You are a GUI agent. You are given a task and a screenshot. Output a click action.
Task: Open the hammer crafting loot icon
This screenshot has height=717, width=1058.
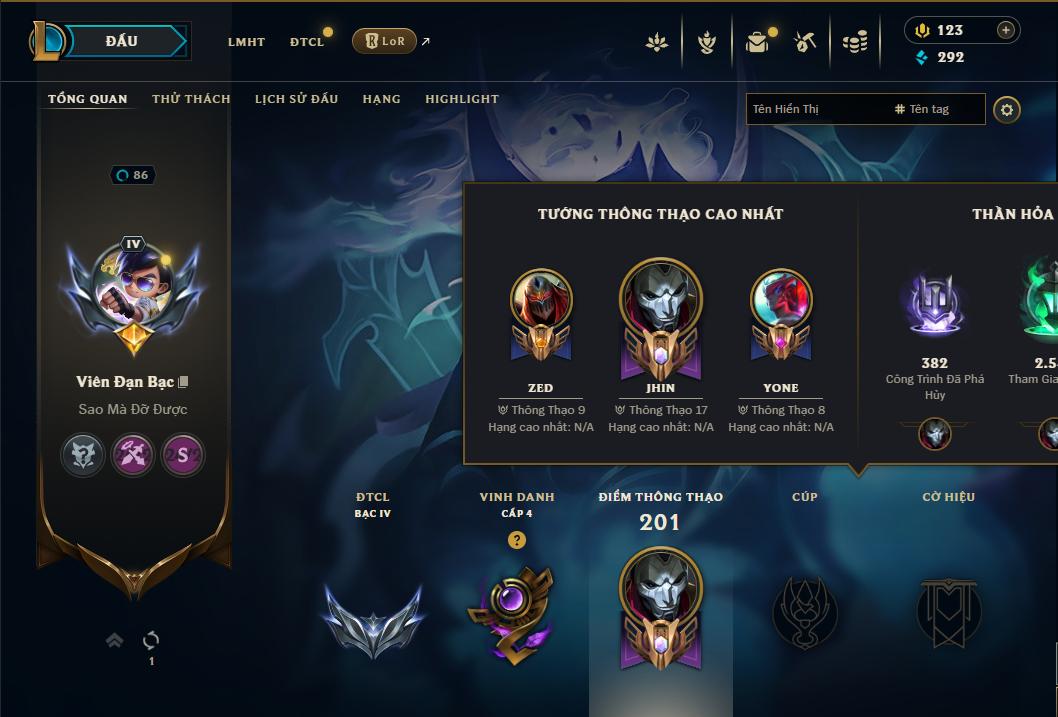805,42
